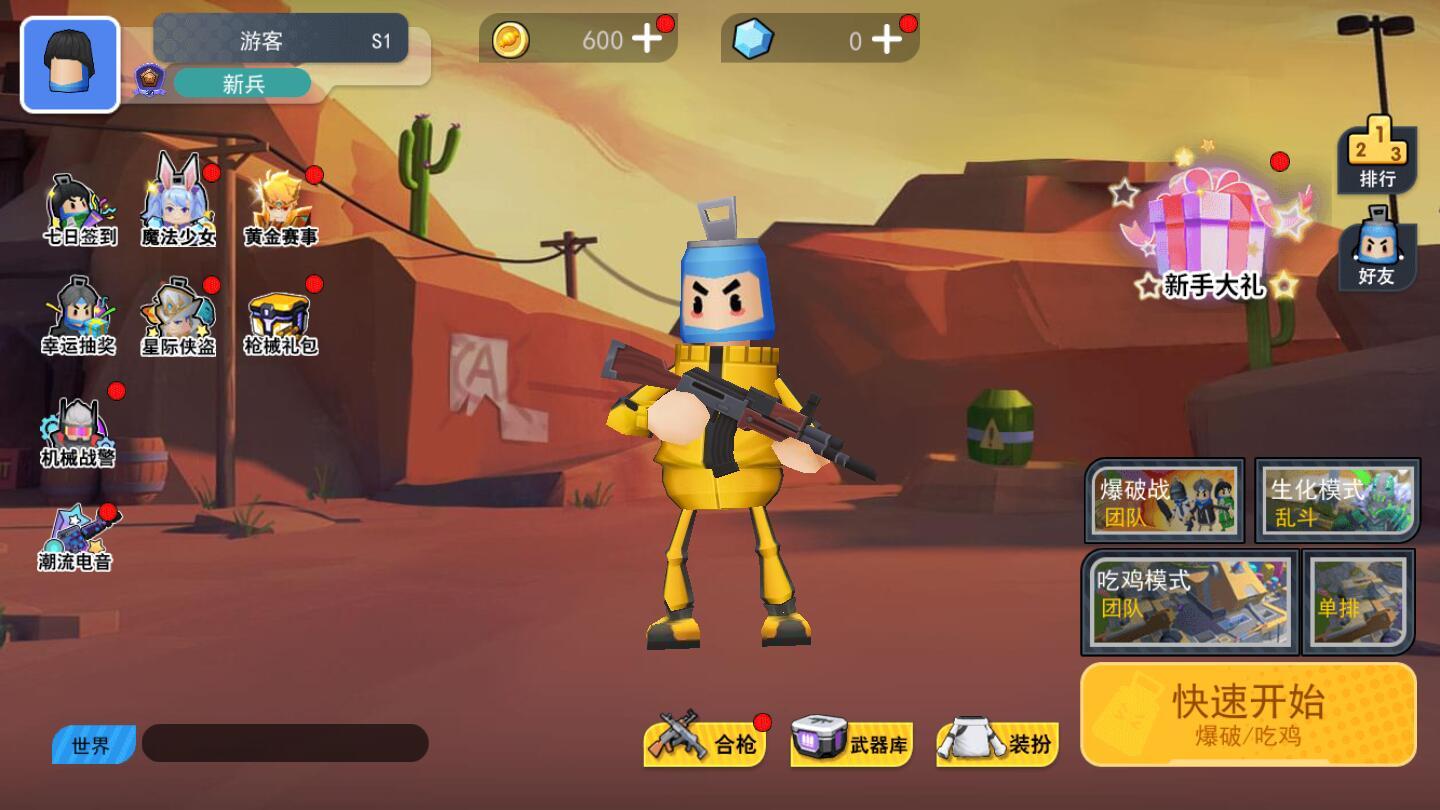Open the 武器库 weapon arsenal
Image resolution: width=1440 pixels, height=810 pixels.
(x=852, y=743)
